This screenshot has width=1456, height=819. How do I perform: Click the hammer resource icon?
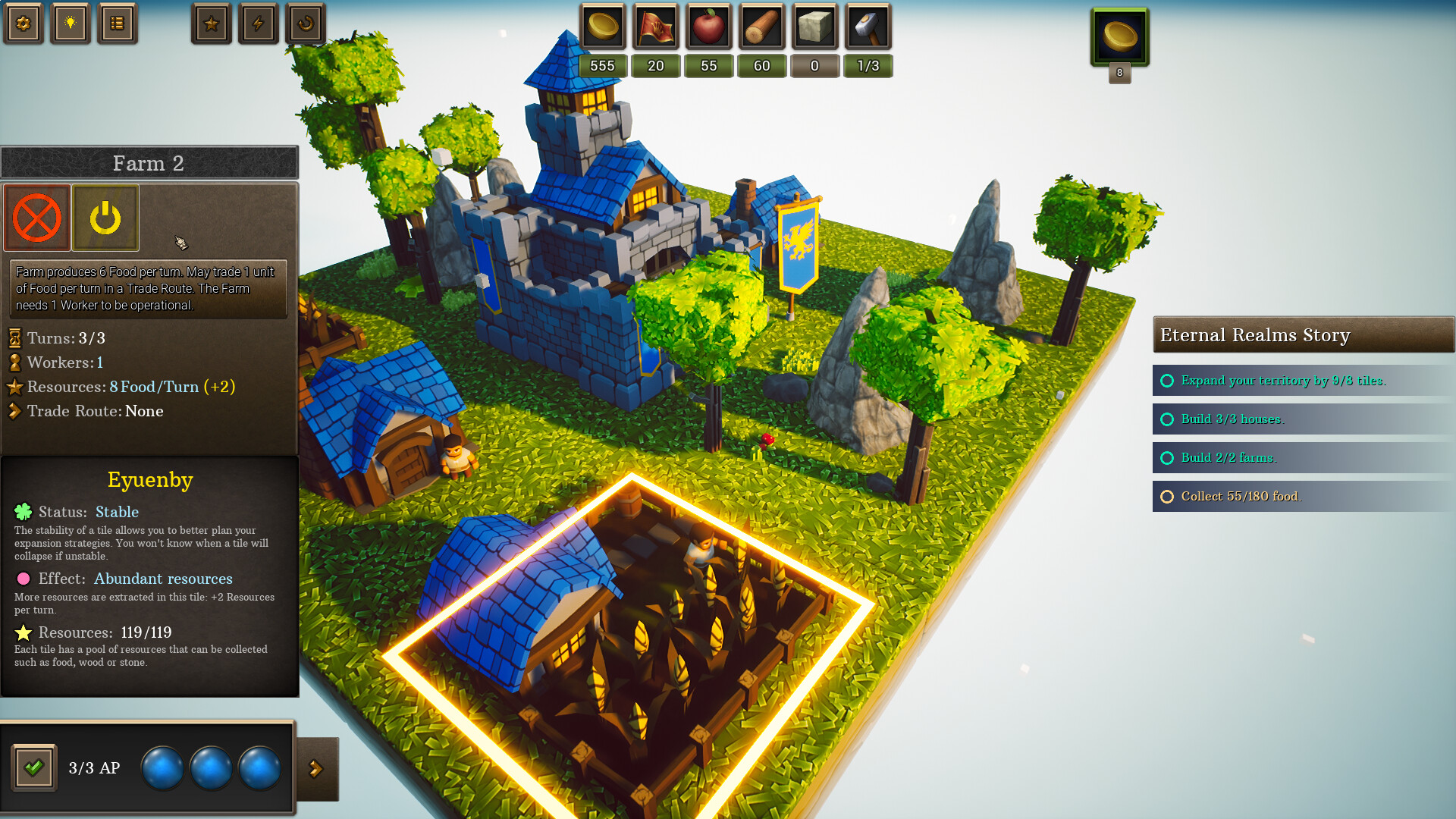868,27
